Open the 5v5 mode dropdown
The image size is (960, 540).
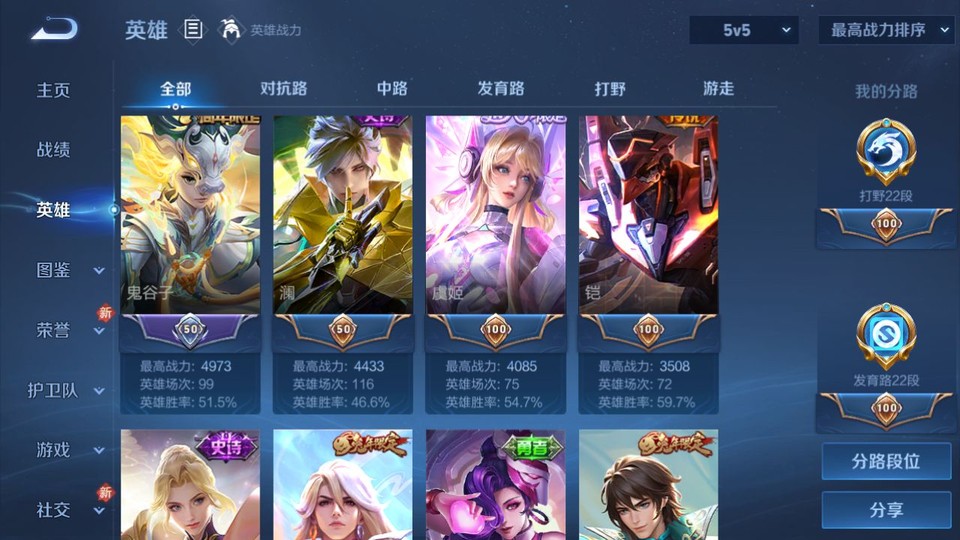(x=744, y=30)
